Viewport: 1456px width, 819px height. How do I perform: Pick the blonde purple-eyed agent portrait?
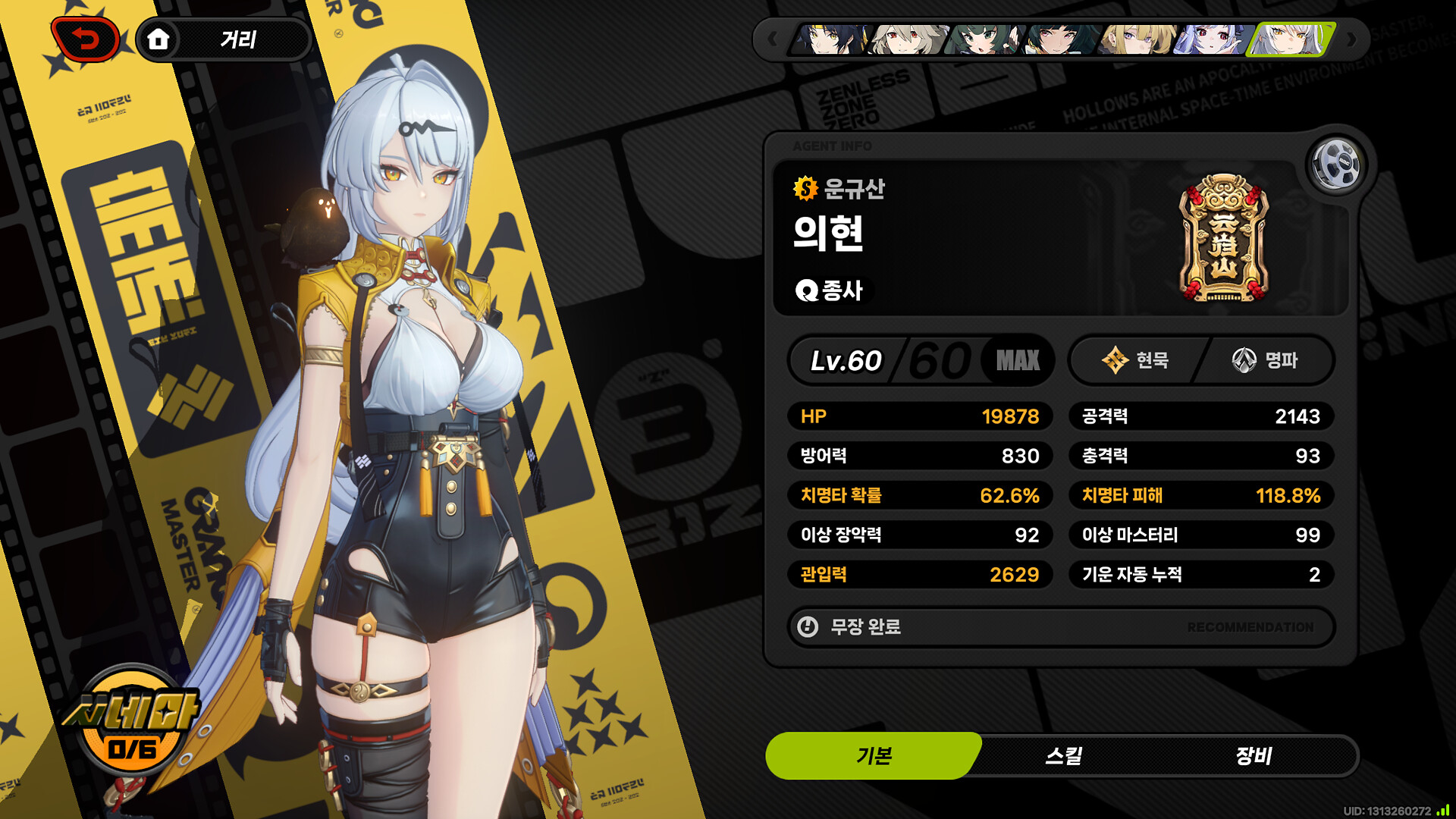(x=1137, y=39)
